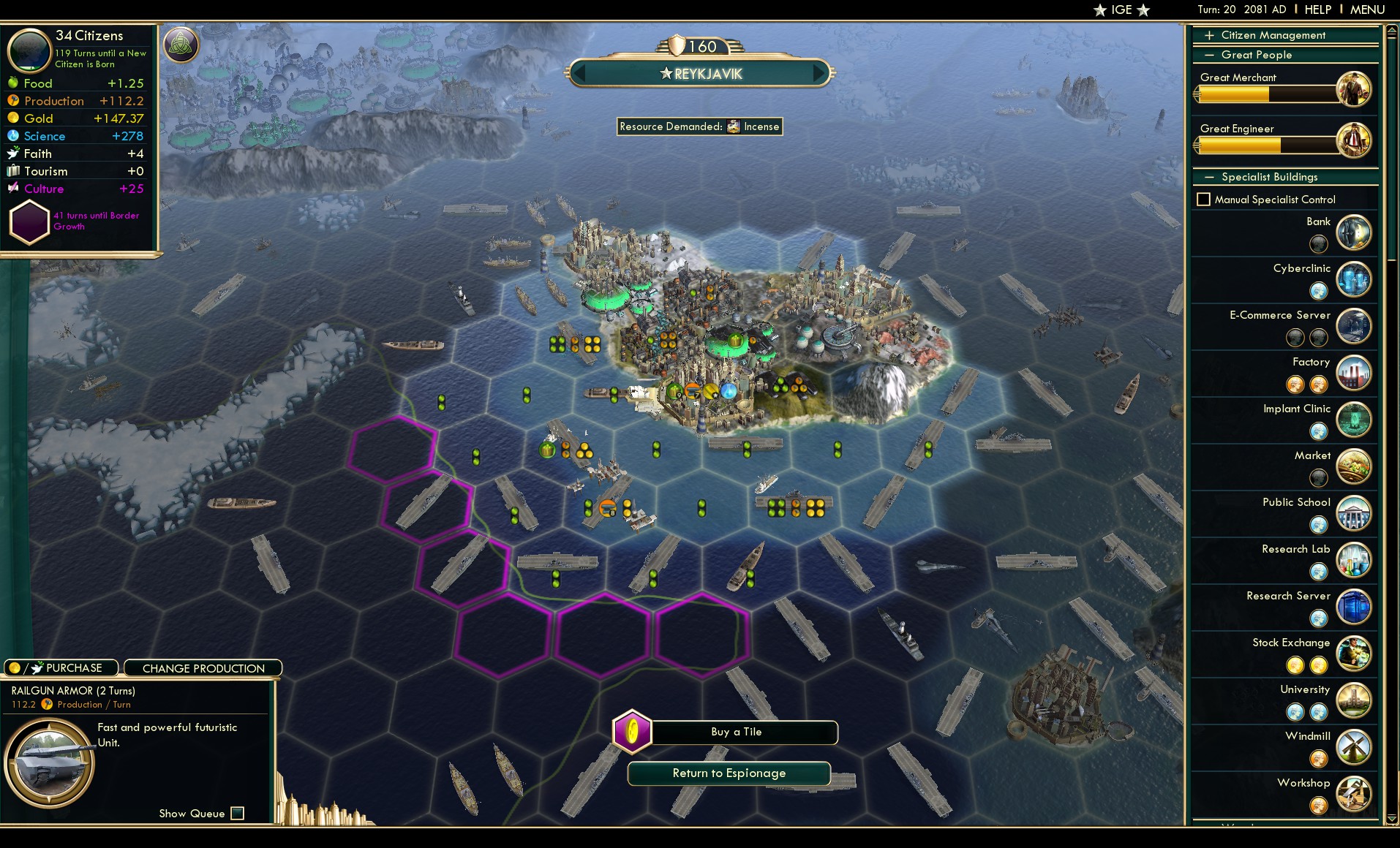The image size is (1400, 848).
Task: Select the Research Lab building icon
Action: click(x=1355, y=561)
